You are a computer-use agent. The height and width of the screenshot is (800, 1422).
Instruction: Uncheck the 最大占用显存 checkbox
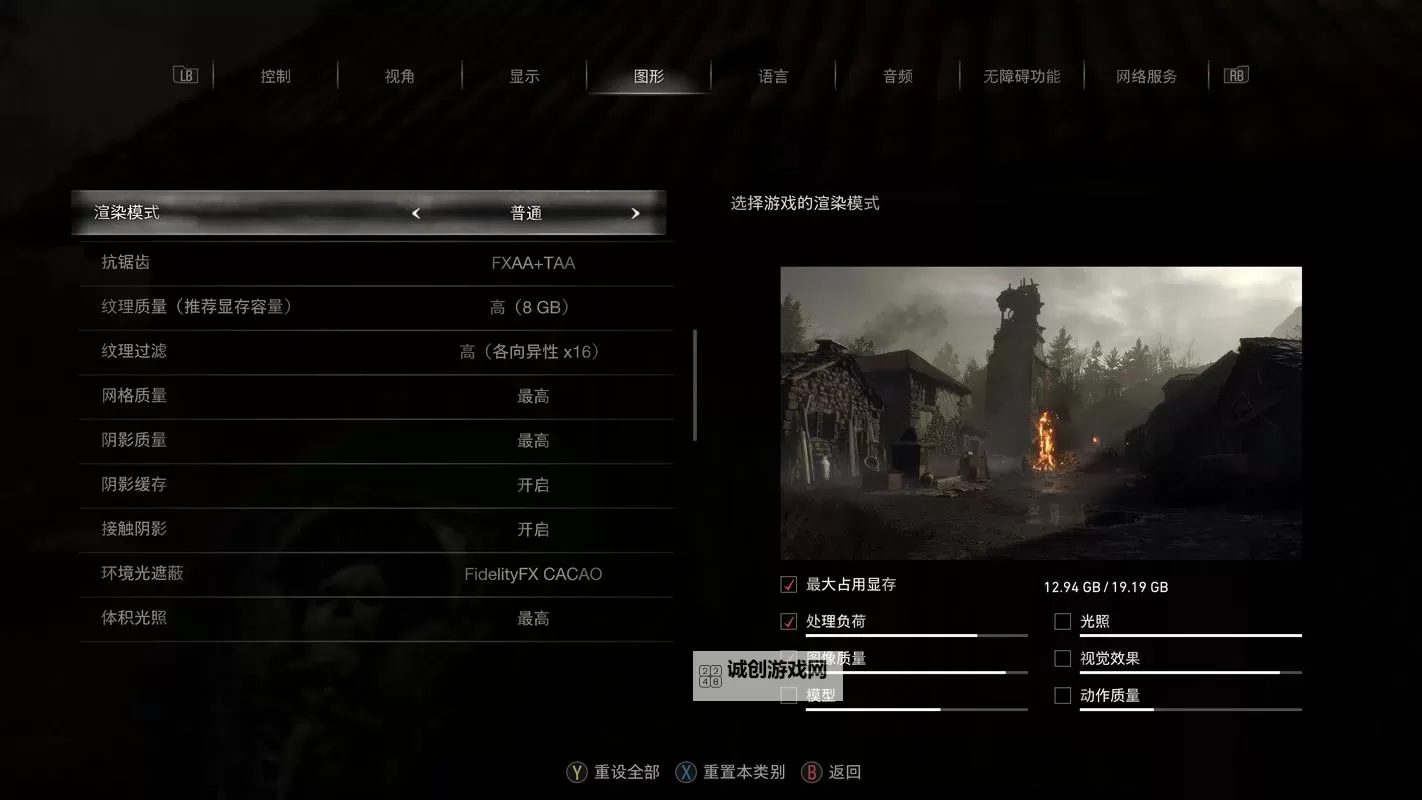pyautogui.click(x=786, y=584)
